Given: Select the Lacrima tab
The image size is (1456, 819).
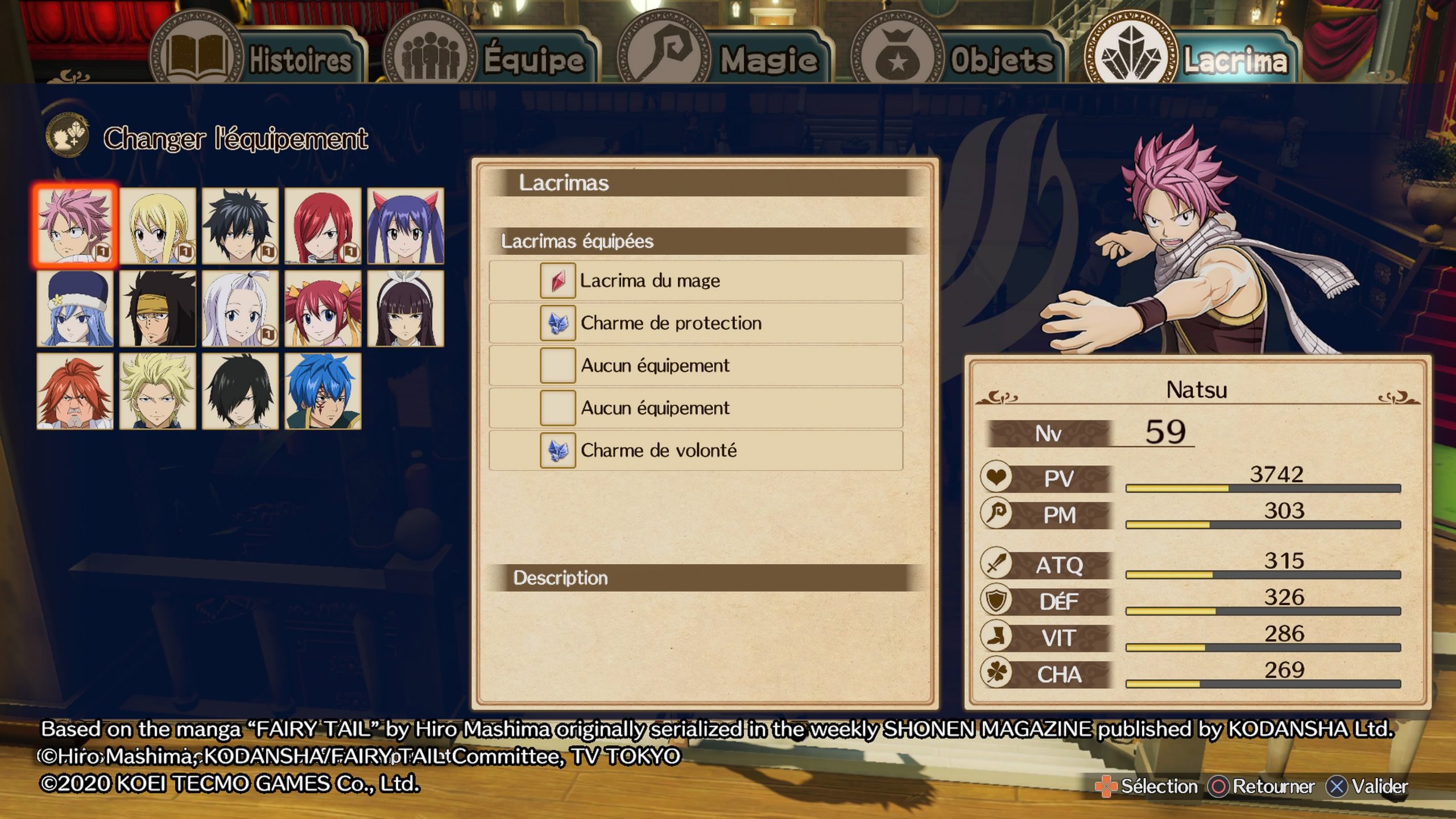Looking at the screenshot, I should click(1191, 59).
